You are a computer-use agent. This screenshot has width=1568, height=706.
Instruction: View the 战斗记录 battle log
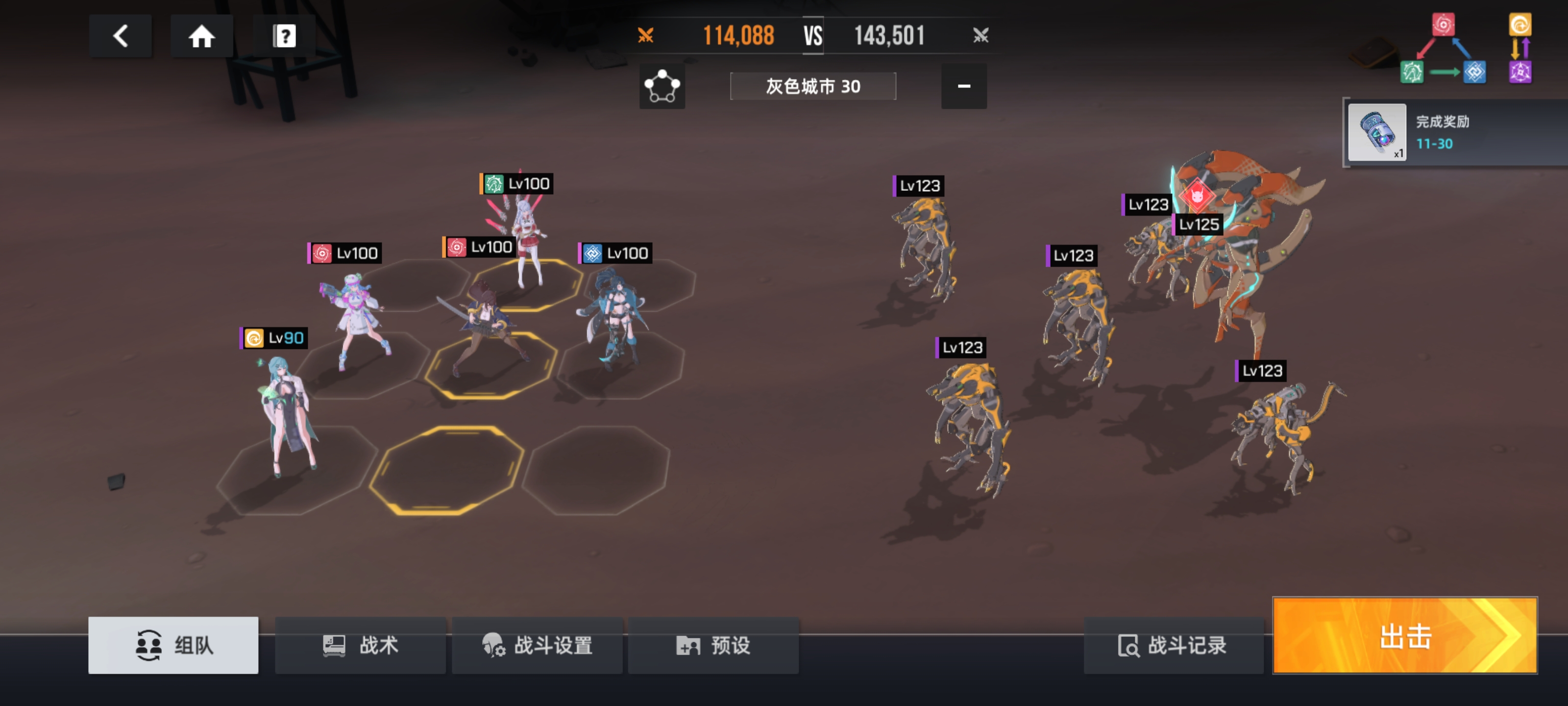pos(1173,645)
